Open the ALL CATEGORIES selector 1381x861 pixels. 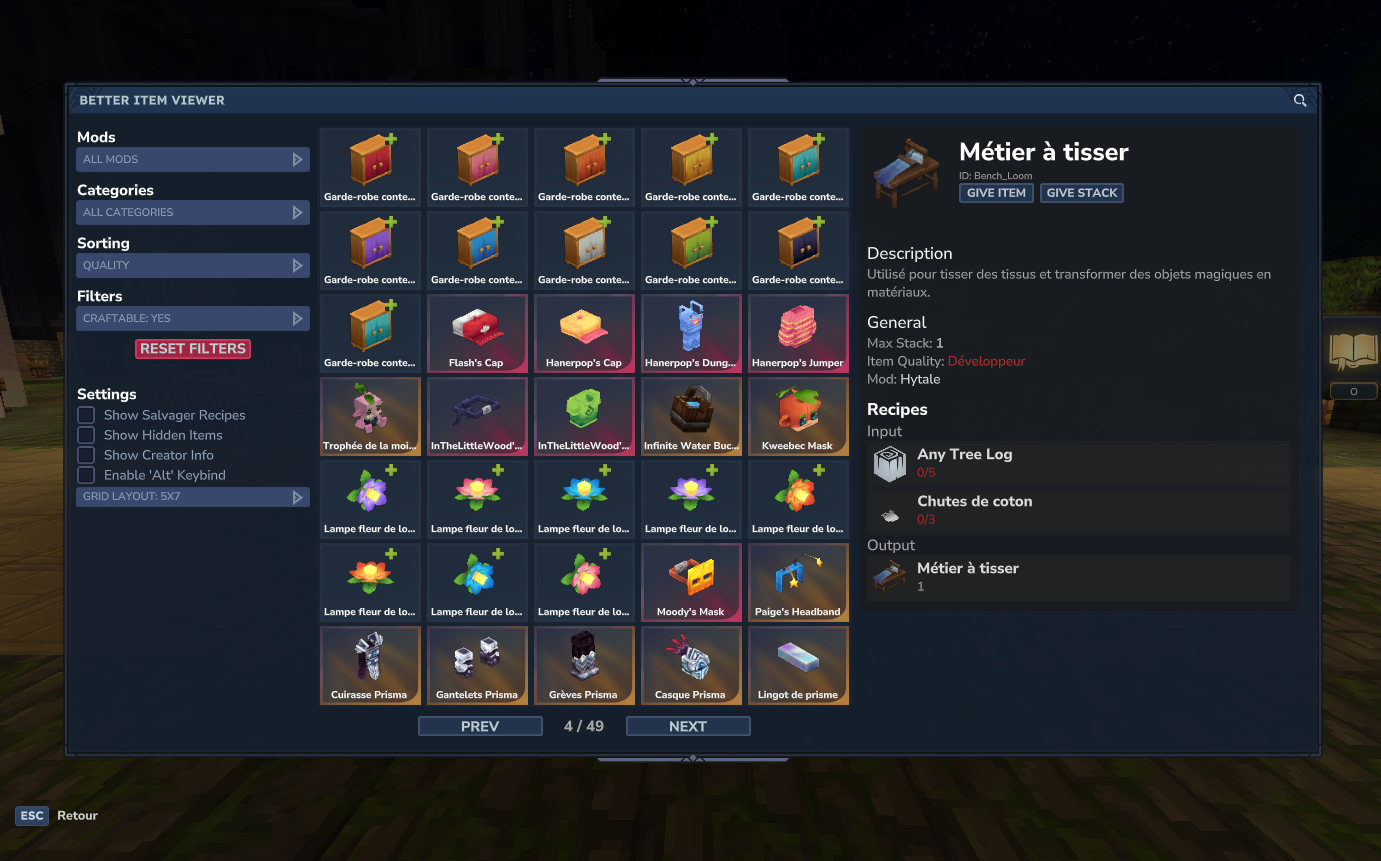coord(192,212)
